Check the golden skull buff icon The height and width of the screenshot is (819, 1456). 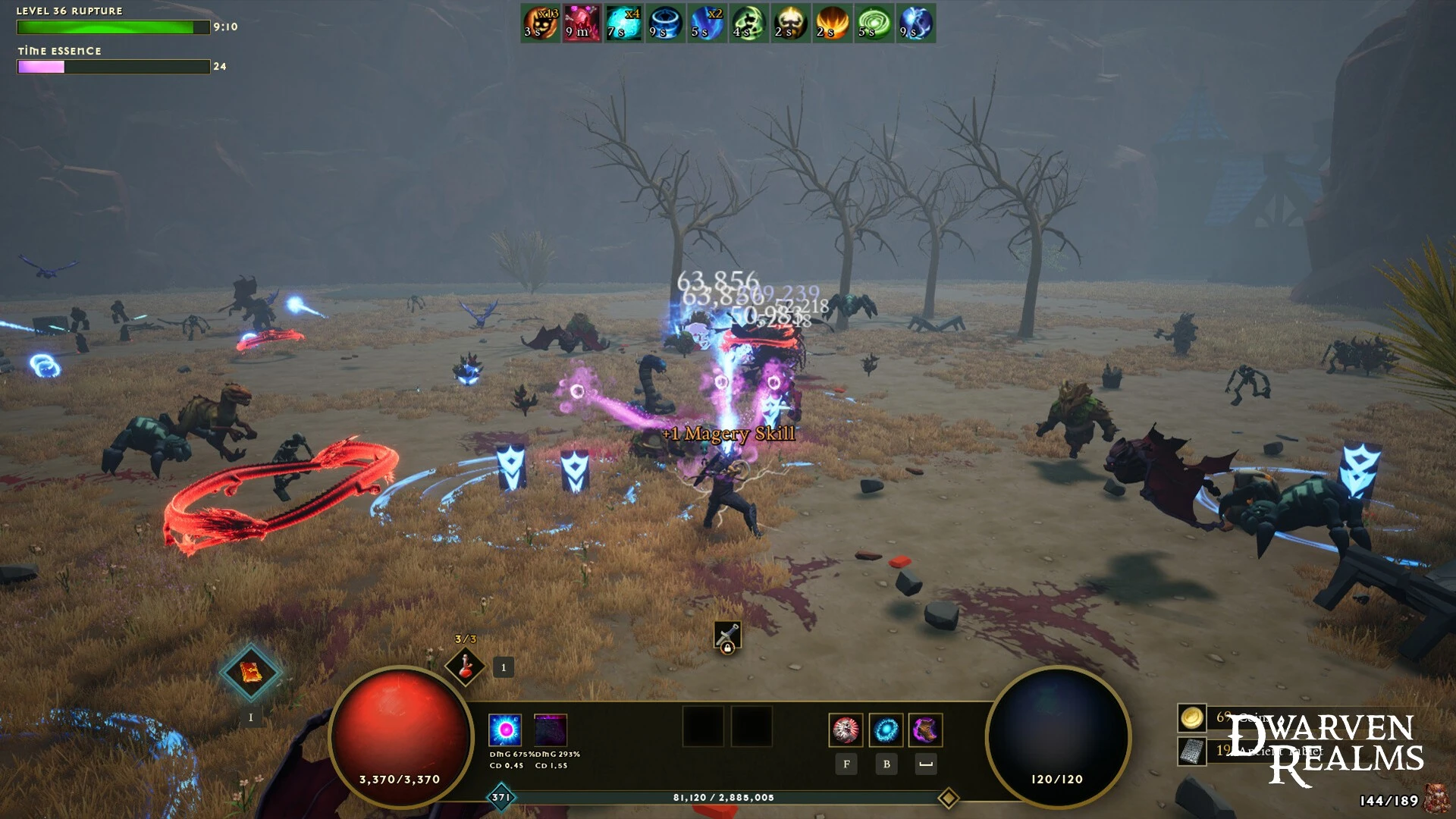point(790,24)
